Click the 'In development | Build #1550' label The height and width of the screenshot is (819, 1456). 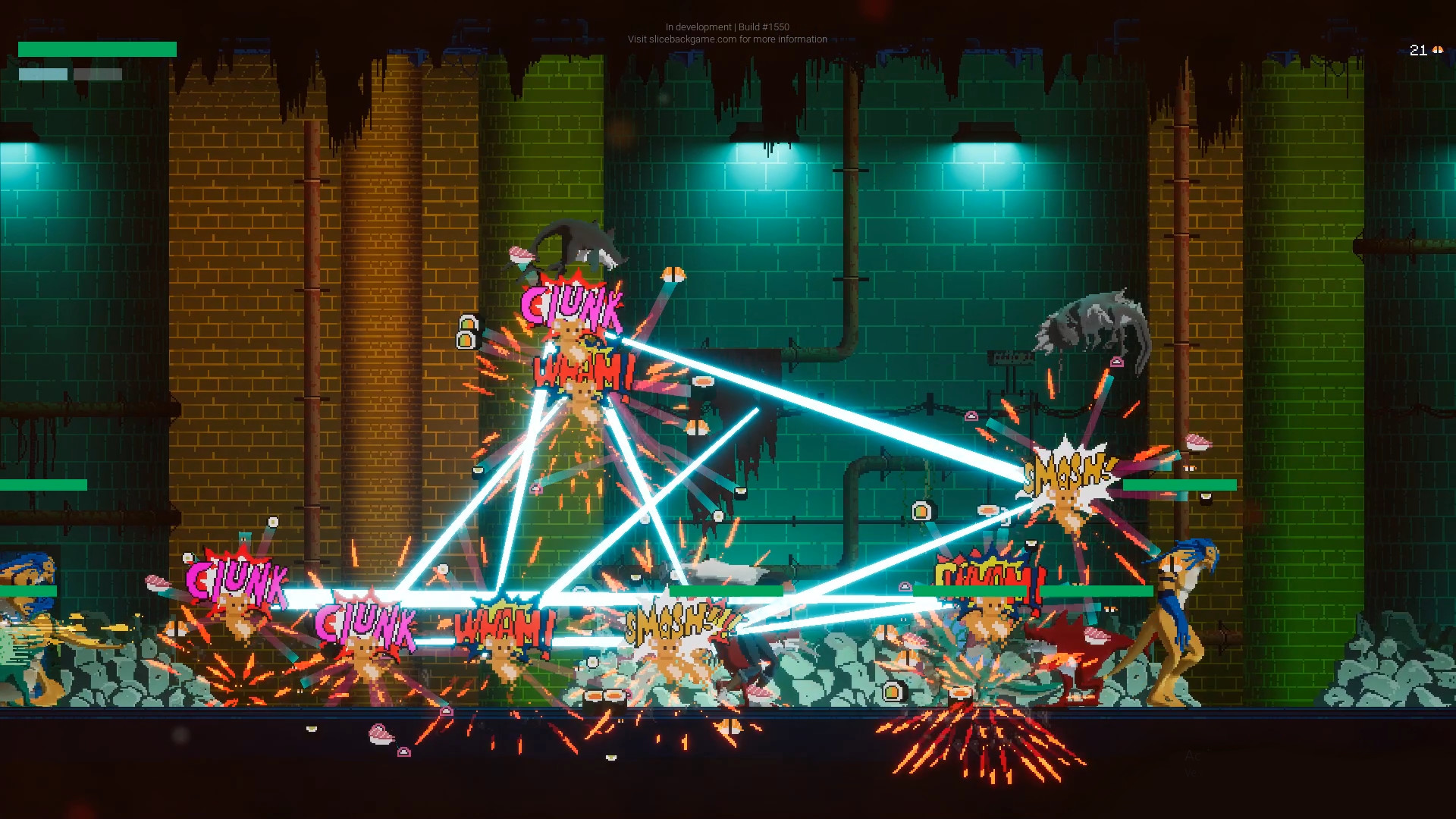click(x=726, y=27)
